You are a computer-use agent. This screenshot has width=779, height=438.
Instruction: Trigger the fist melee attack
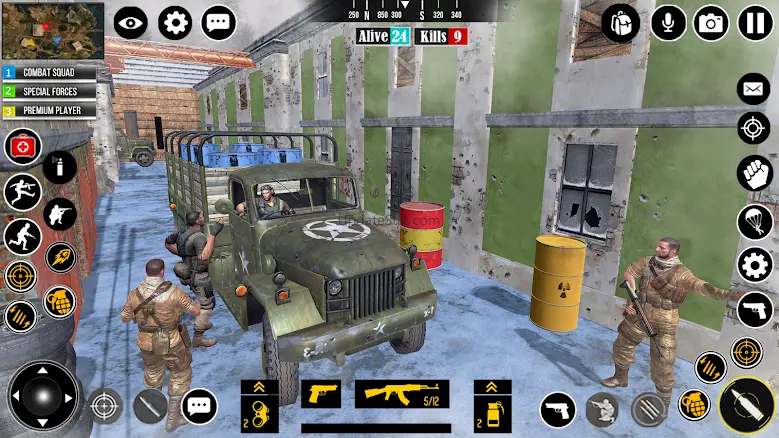[754, 173]
